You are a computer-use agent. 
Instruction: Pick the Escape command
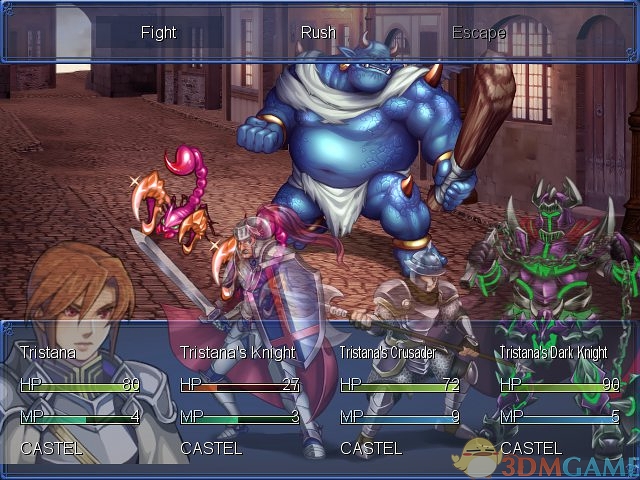pos(478,33)
